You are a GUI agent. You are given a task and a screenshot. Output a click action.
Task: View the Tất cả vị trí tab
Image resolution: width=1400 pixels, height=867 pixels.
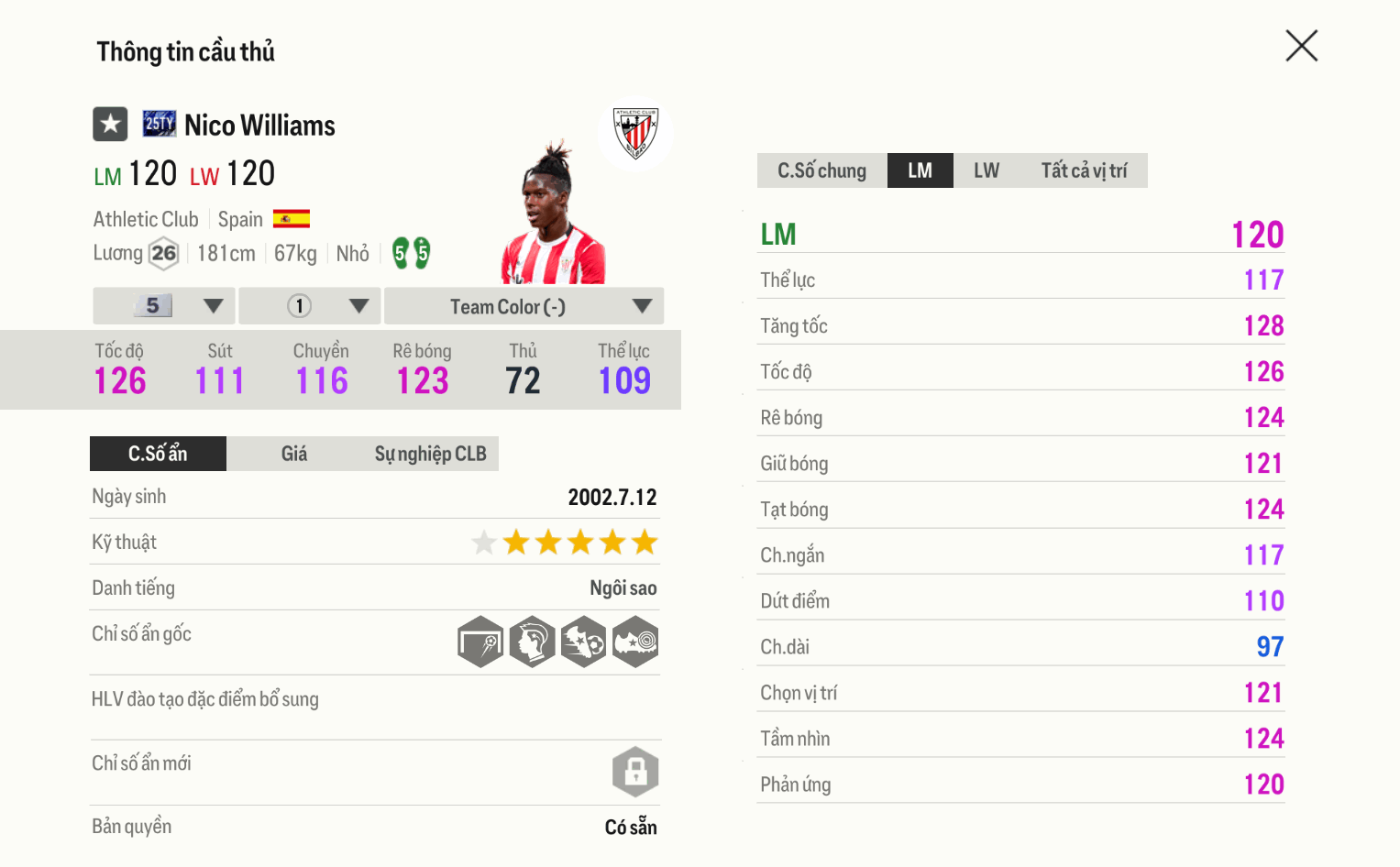pos(1084,170)
